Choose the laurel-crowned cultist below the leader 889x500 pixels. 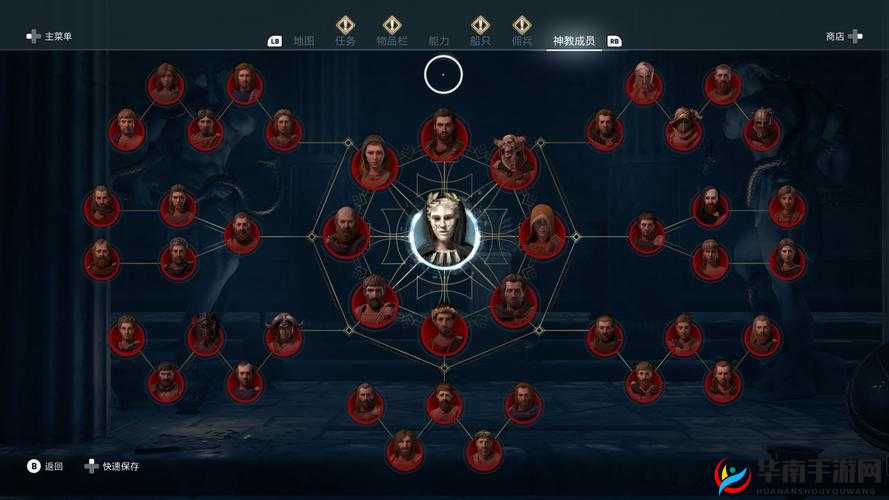(444, 331)
